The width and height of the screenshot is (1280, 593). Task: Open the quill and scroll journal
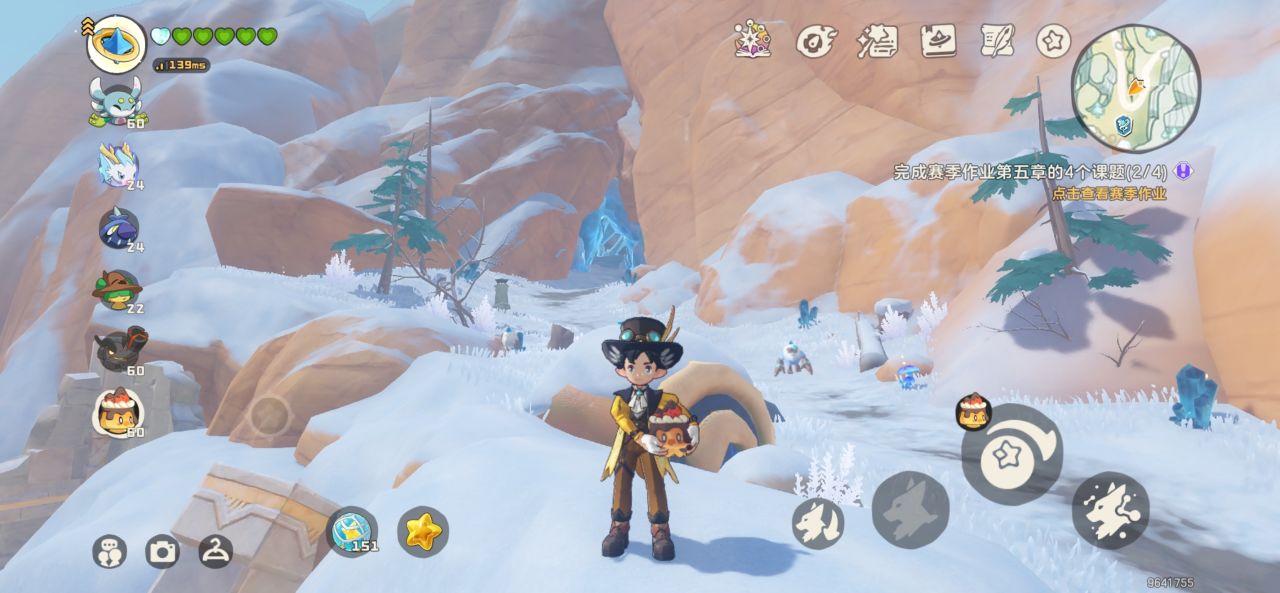(997, 41)
